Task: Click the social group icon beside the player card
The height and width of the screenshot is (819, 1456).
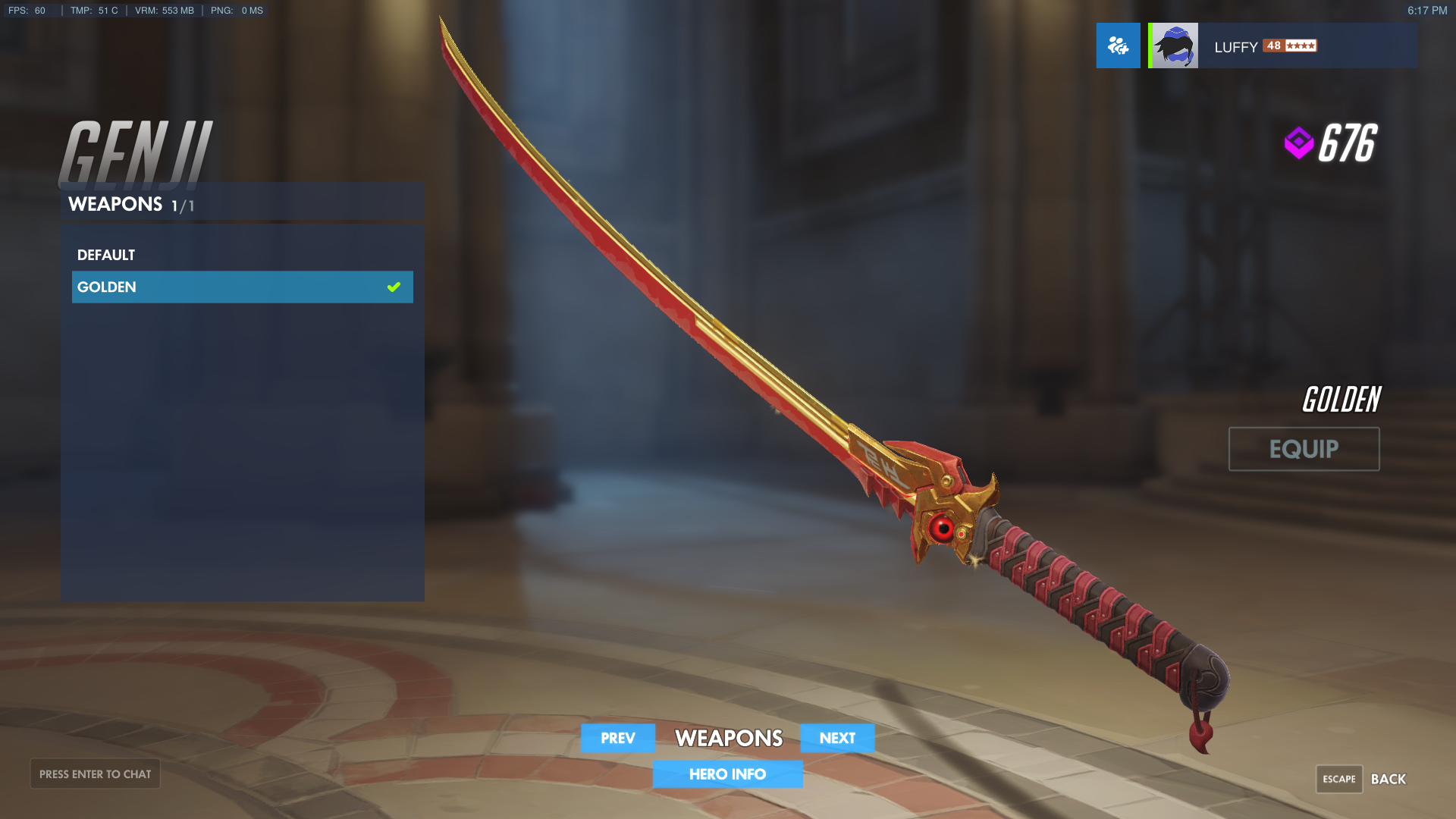Action: 1117,45
